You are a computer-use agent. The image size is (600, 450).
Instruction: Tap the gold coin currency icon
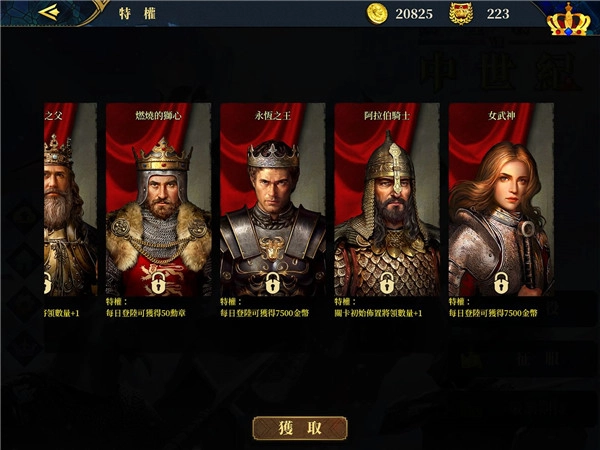click(377, 13)
